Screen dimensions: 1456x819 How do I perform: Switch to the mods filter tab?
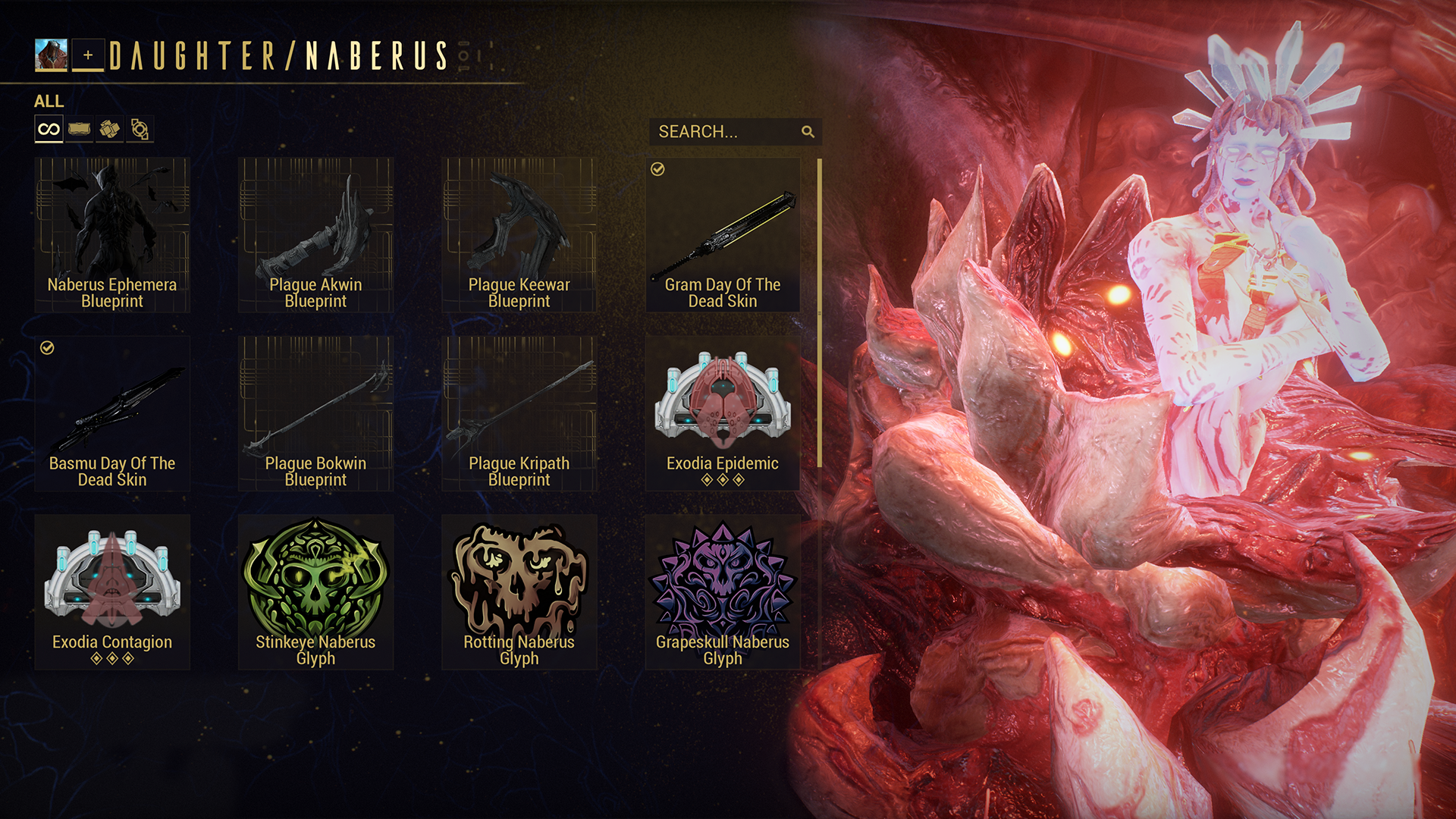click(79, 130)
